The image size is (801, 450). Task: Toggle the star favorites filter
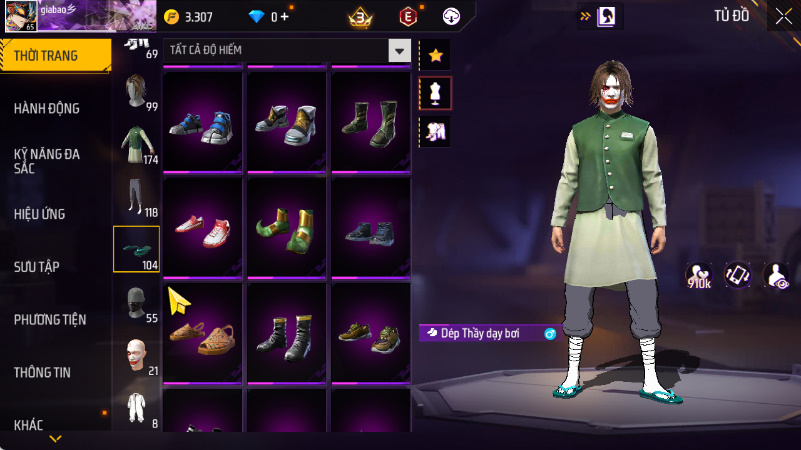tap(435, 55)
